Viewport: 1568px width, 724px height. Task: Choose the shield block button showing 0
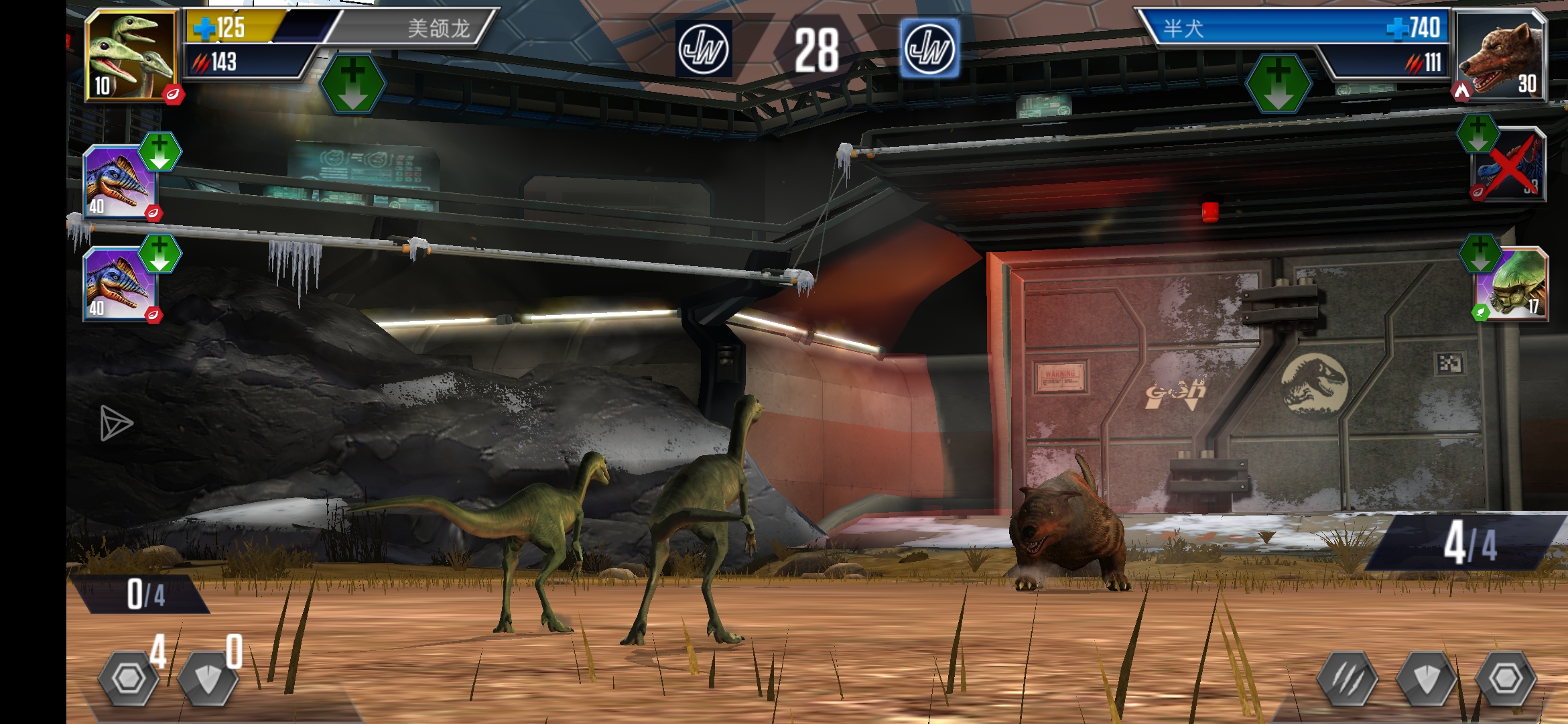(208, 678)
